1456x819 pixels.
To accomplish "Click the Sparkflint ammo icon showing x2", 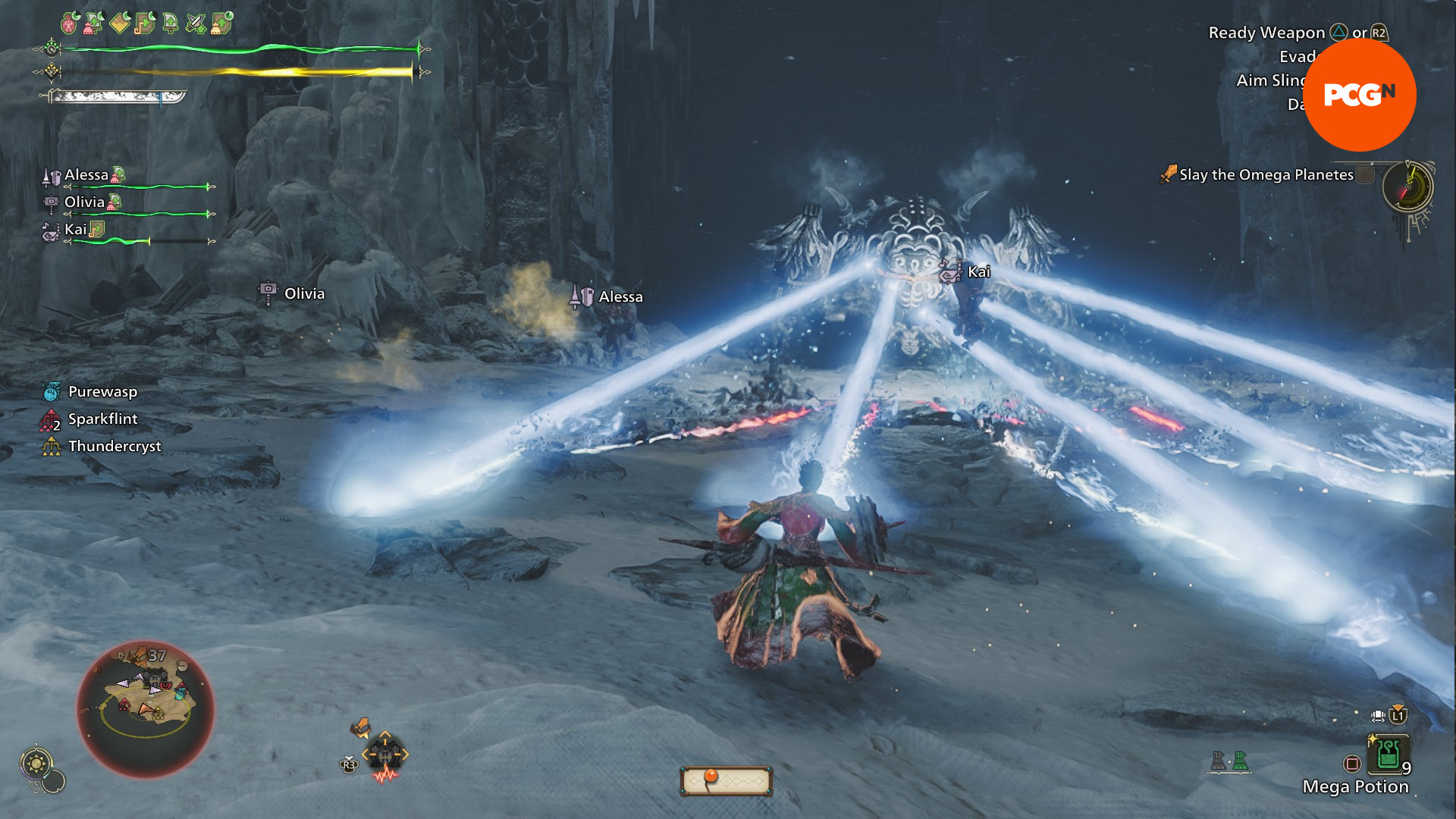I will [x=49, y=419].
